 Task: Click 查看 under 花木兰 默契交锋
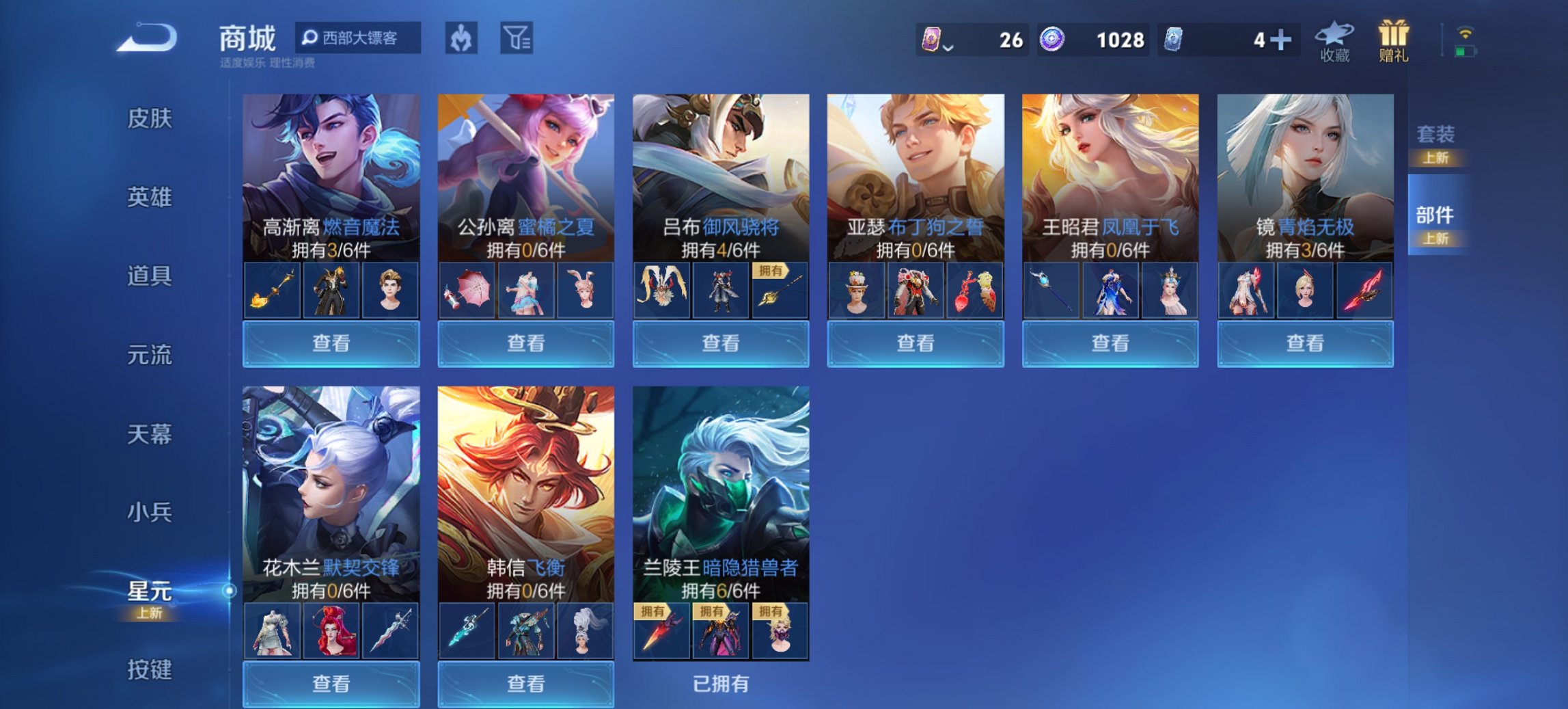click(x=330, y=685)
